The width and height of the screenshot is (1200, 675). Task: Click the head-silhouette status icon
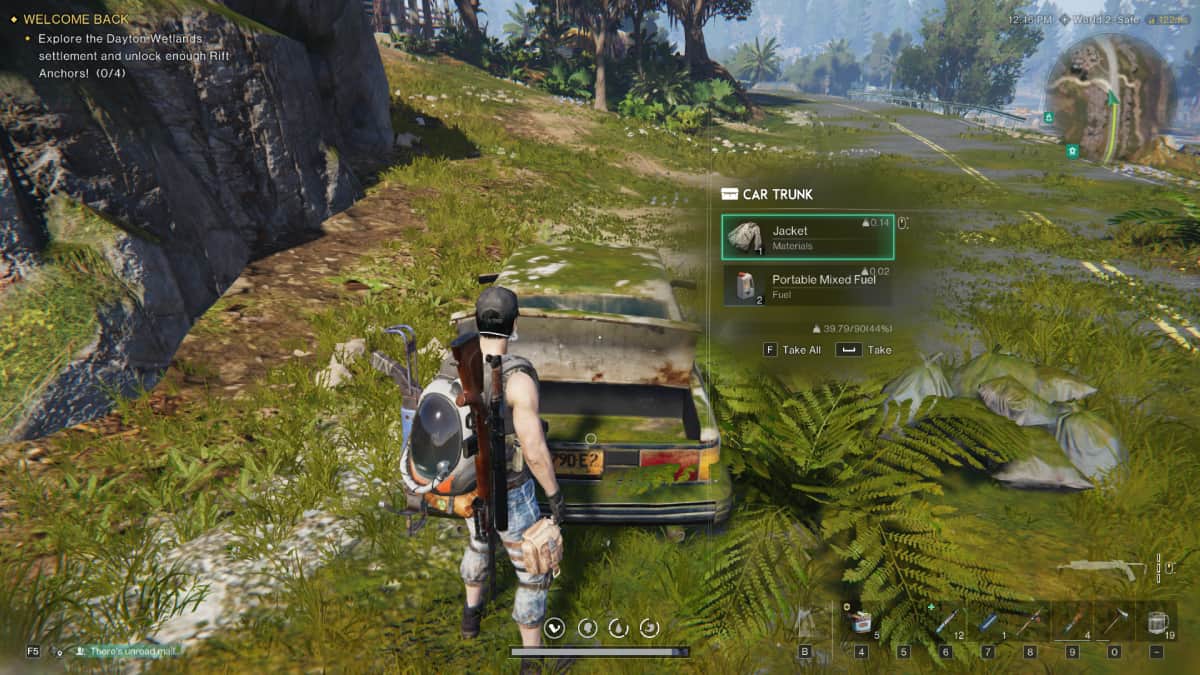[x=587, y=628]
